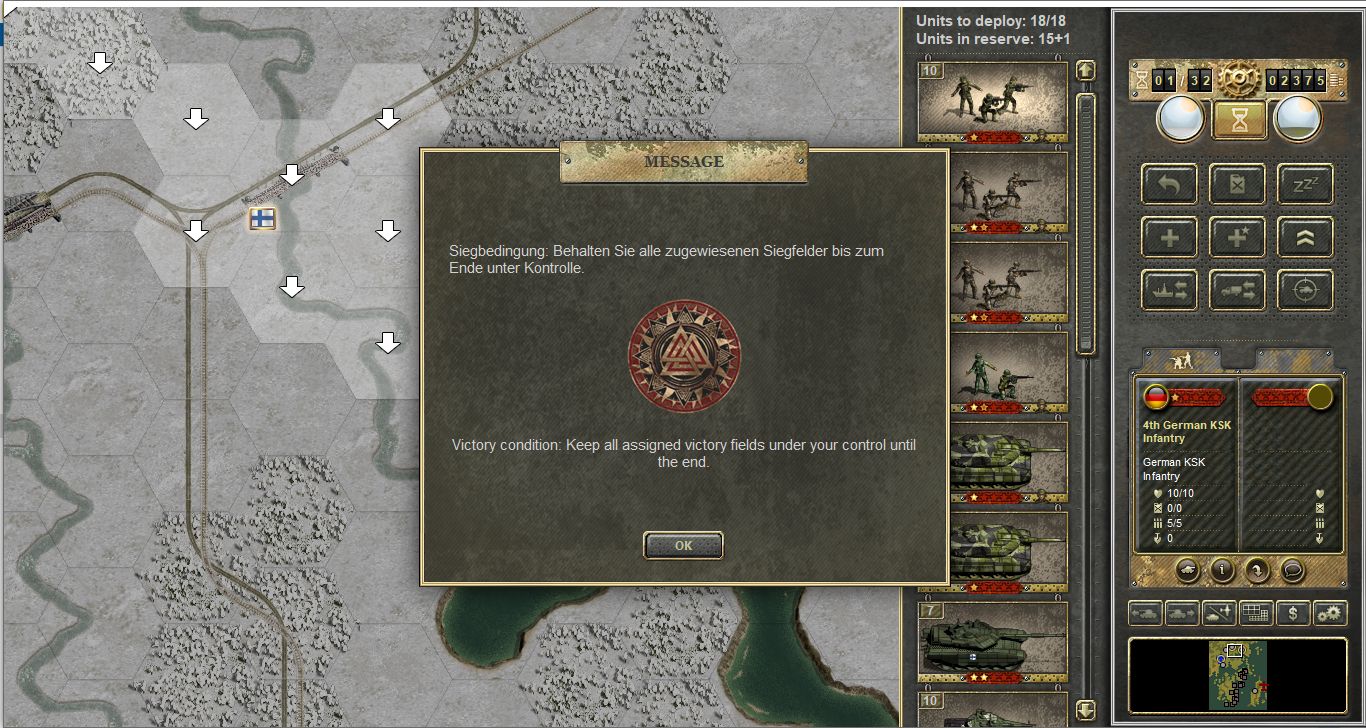Image resolution: width=1366 pixels, height=728 pixels.
Task: Choose the plus-with-star elite reinforce button
Action: (x=1237, y=237)
